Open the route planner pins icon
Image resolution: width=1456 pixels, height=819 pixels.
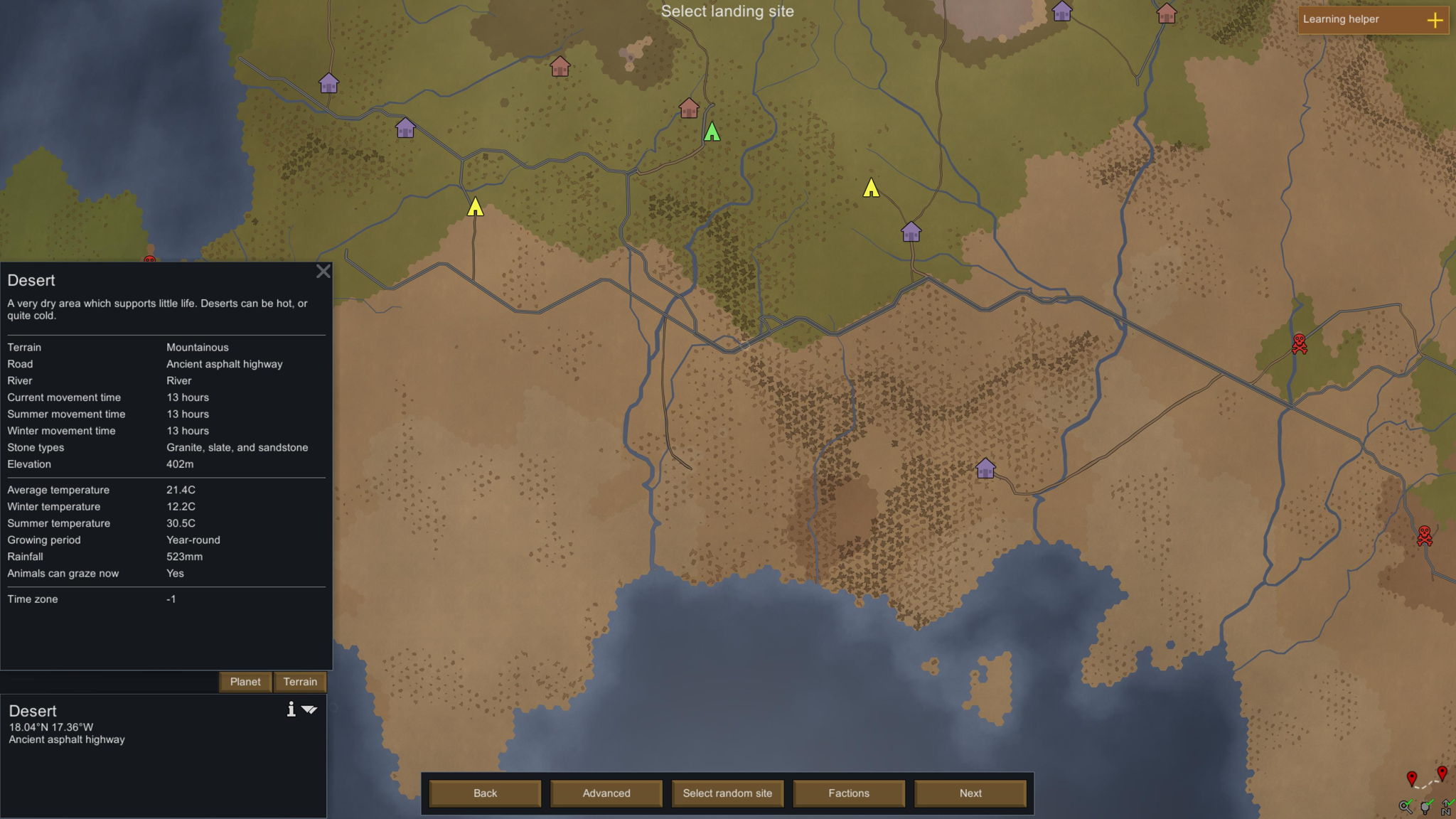(x=1426, y=778)
